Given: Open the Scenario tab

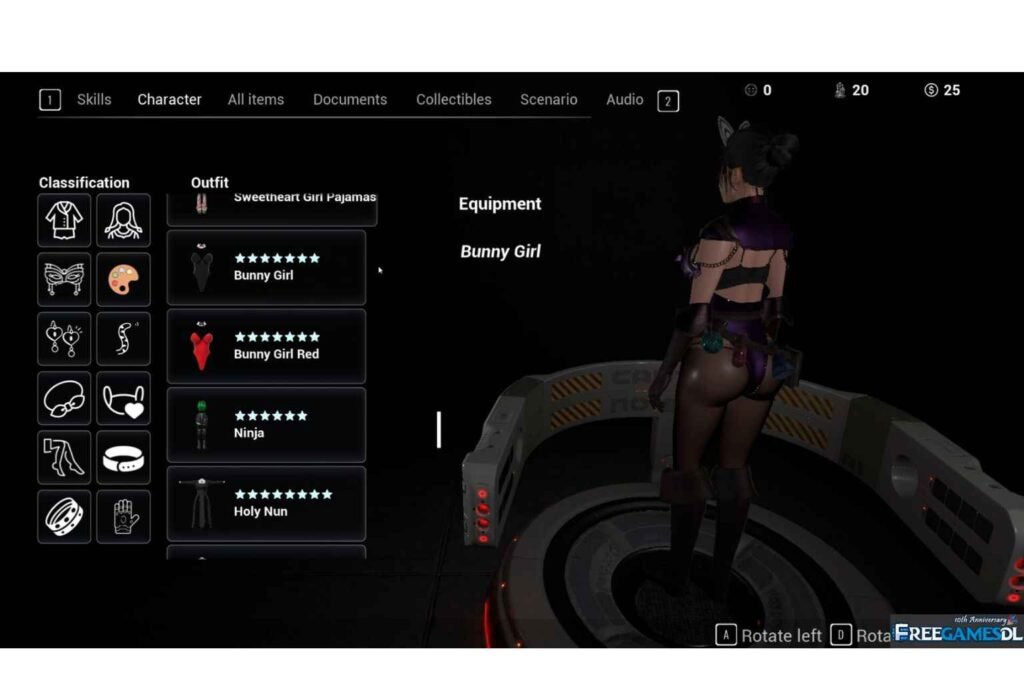Looking at the screenshot, I should (x=549, y=100).
